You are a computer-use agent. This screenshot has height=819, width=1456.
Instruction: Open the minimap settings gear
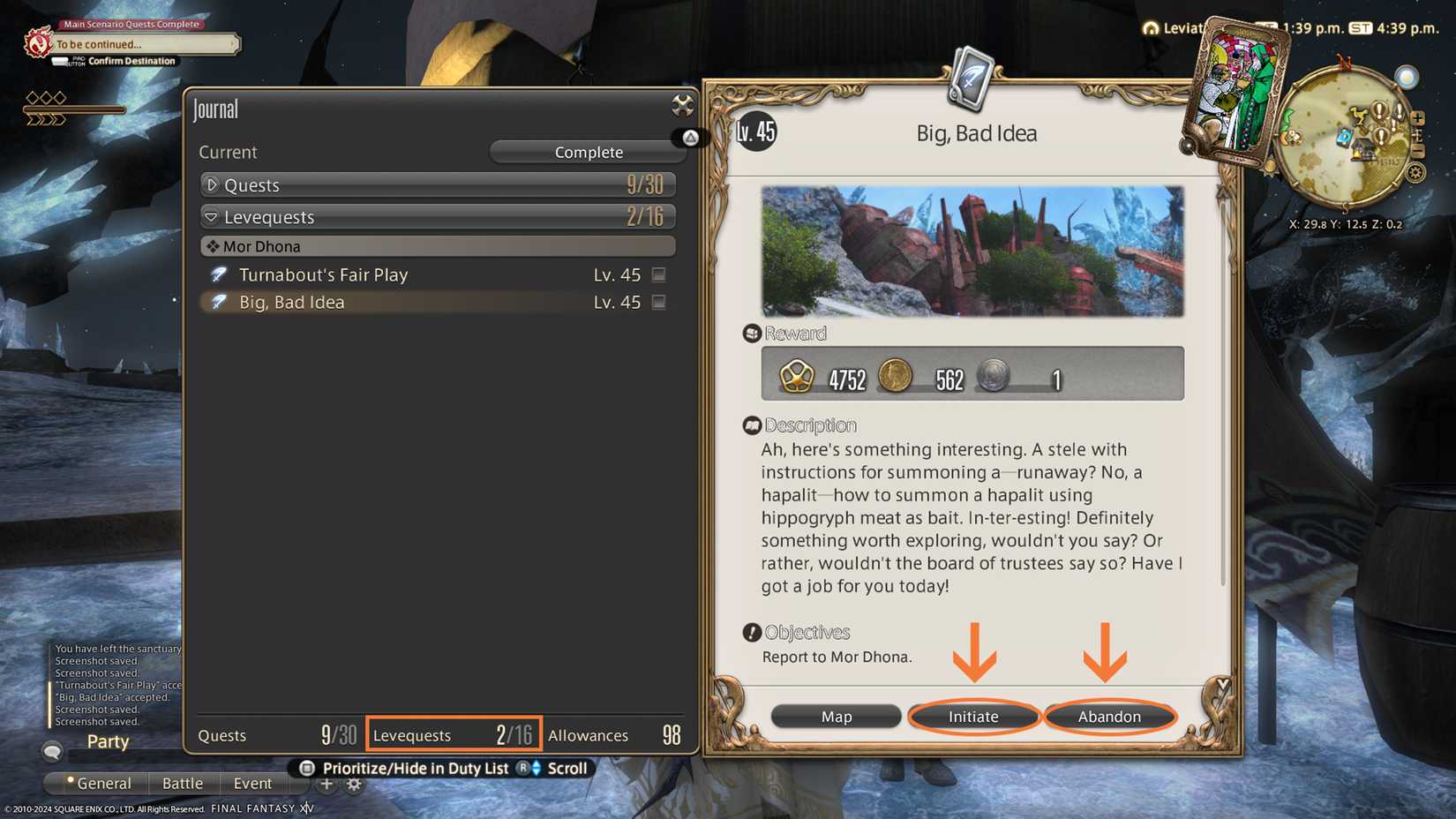(x=1416, y=173)
